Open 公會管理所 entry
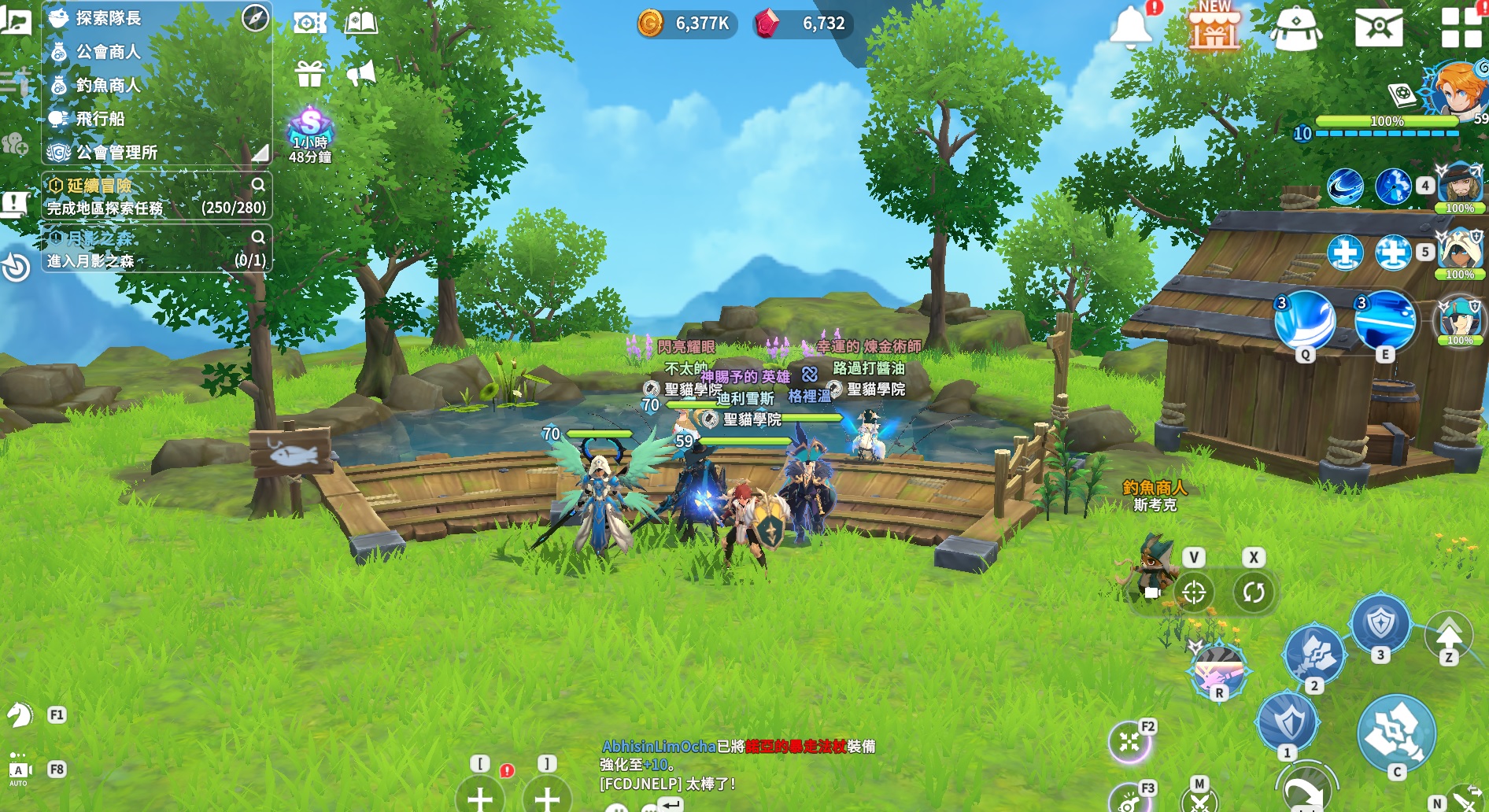The image size is (1489, 812). tap(116, 152)
